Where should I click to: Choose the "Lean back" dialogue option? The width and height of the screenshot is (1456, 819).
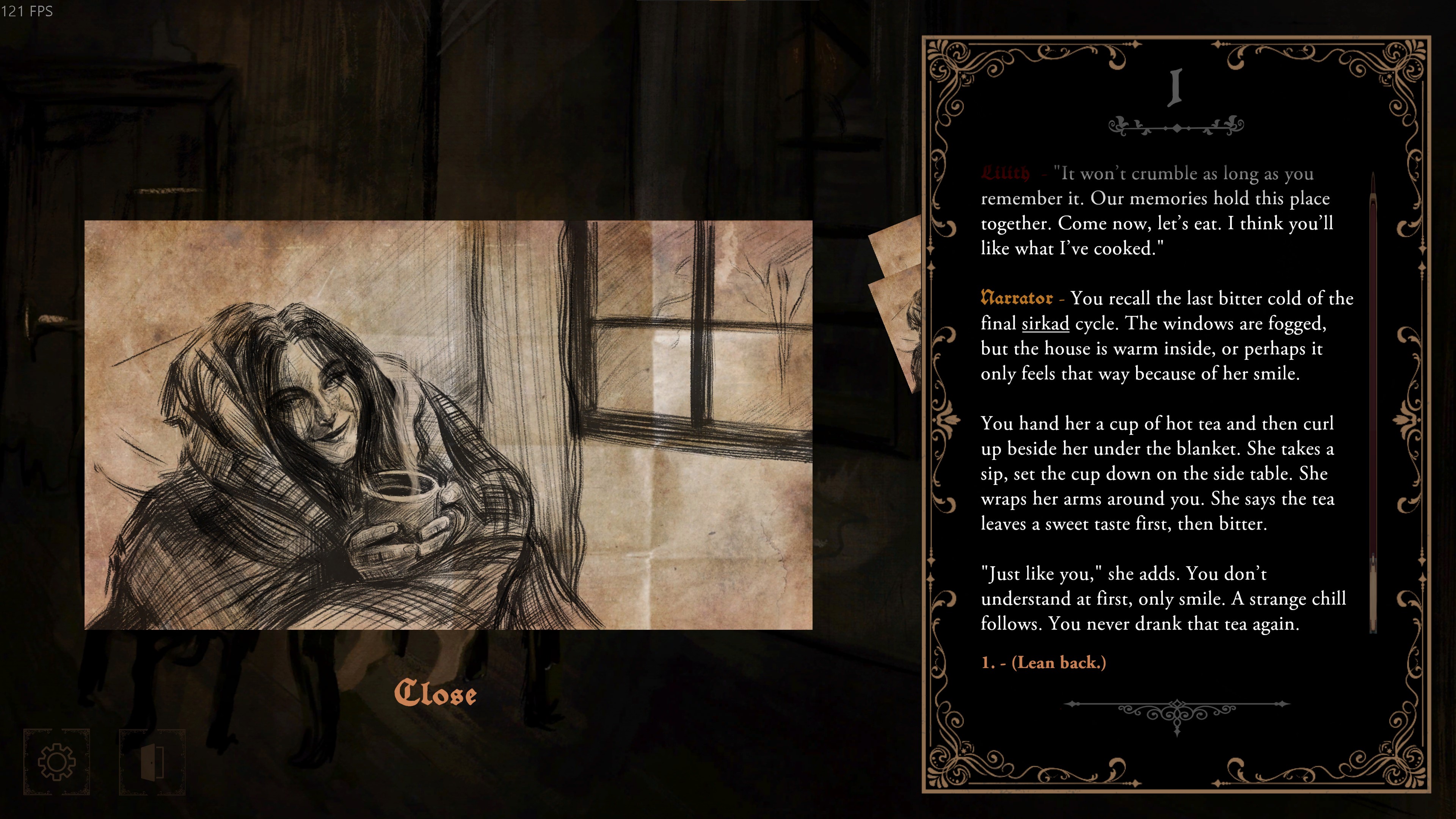point(1043,662)
